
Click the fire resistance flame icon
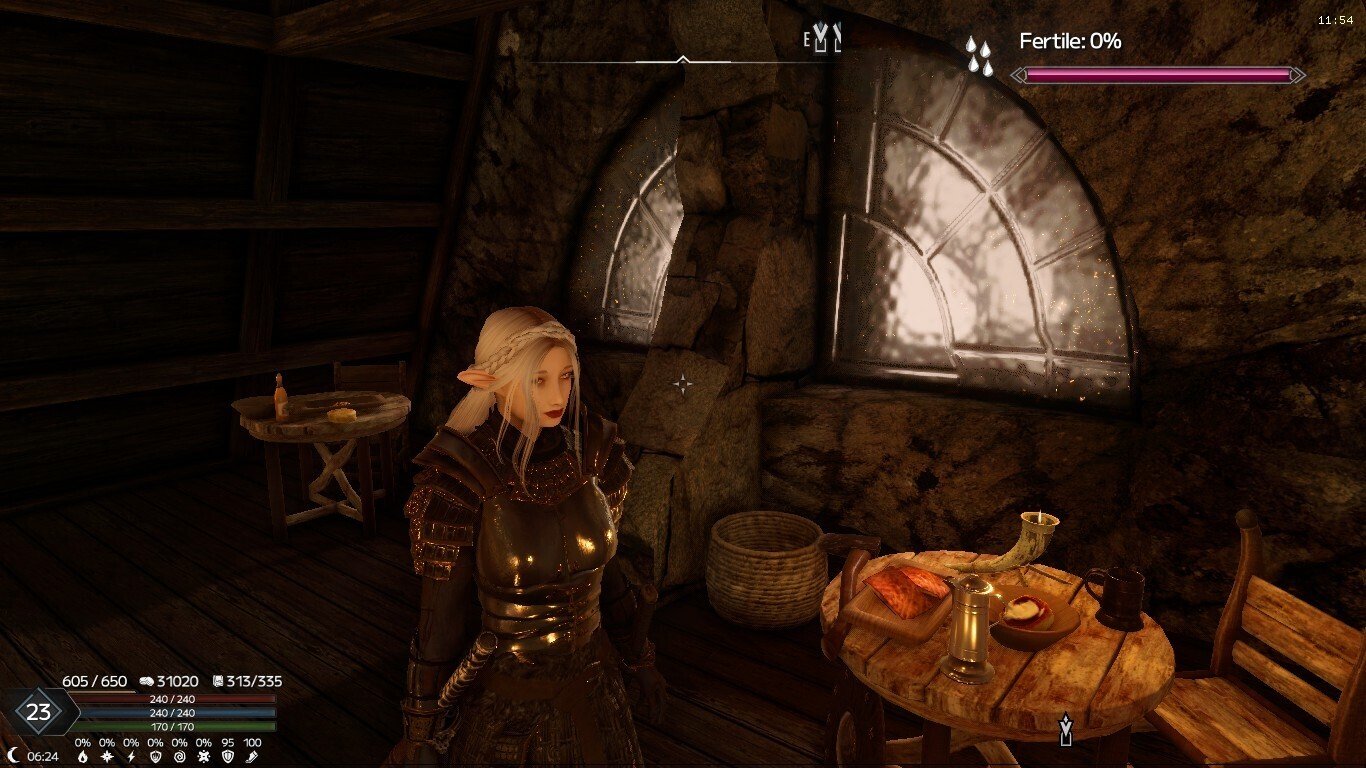pos(83,756)
